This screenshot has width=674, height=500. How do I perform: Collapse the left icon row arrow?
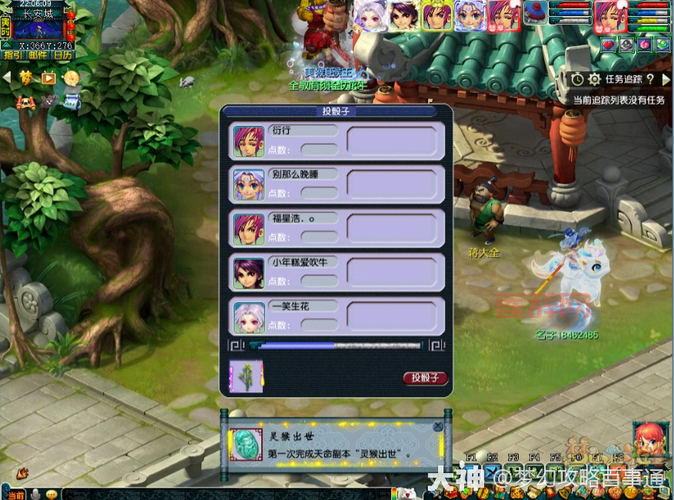click(x=7, y=77)
